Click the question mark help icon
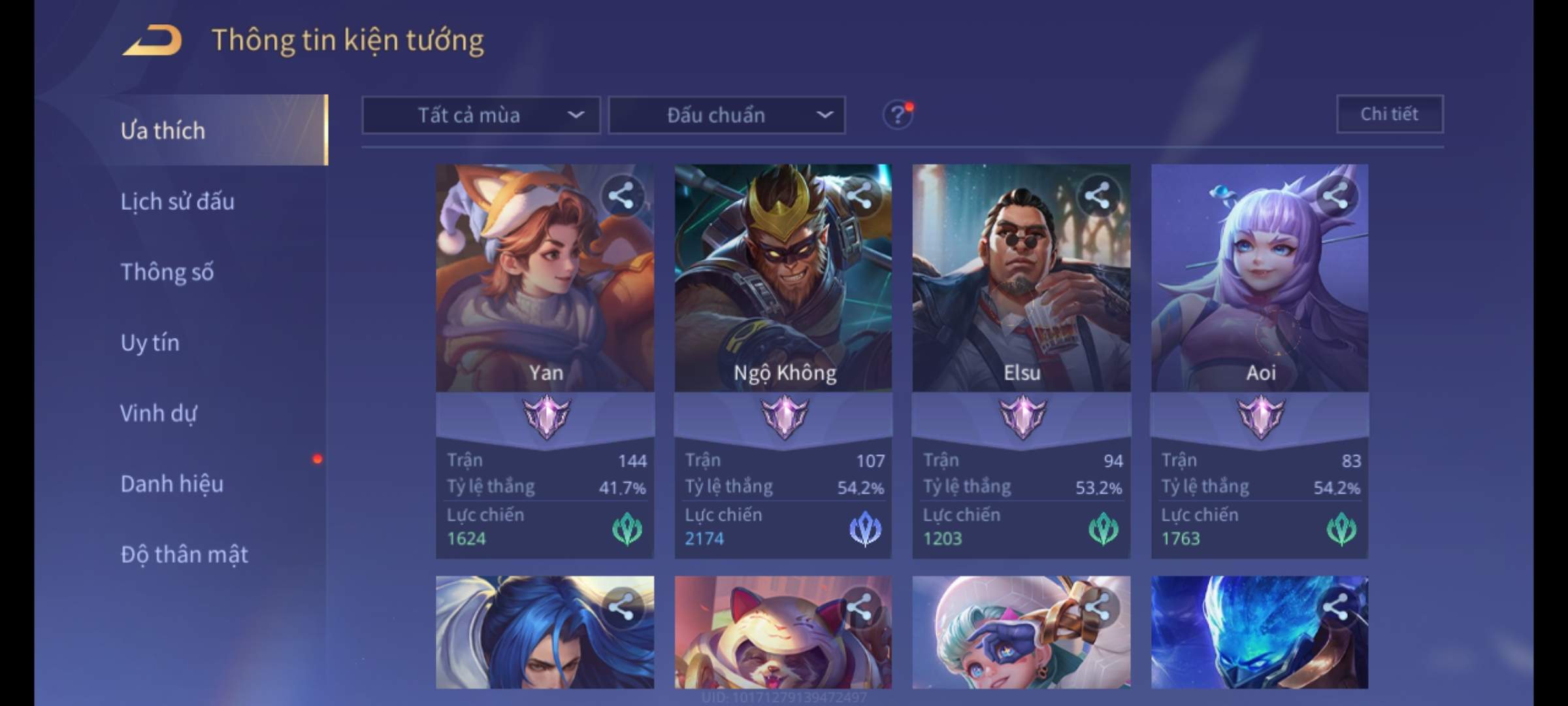Screen dimensions: 1568x706 (x=897, y=115)
